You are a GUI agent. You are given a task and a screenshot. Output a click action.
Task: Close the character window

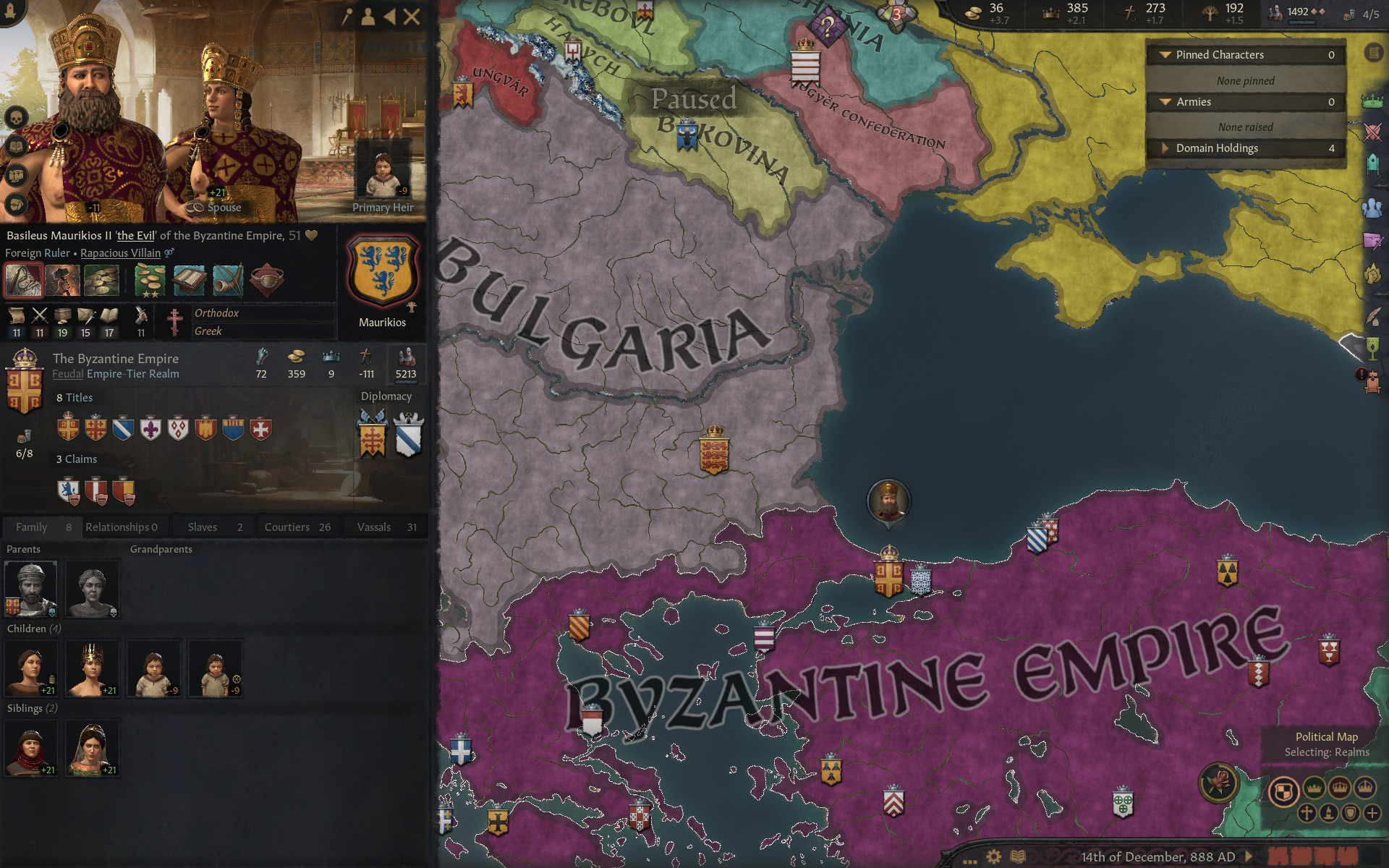point(412,17)
